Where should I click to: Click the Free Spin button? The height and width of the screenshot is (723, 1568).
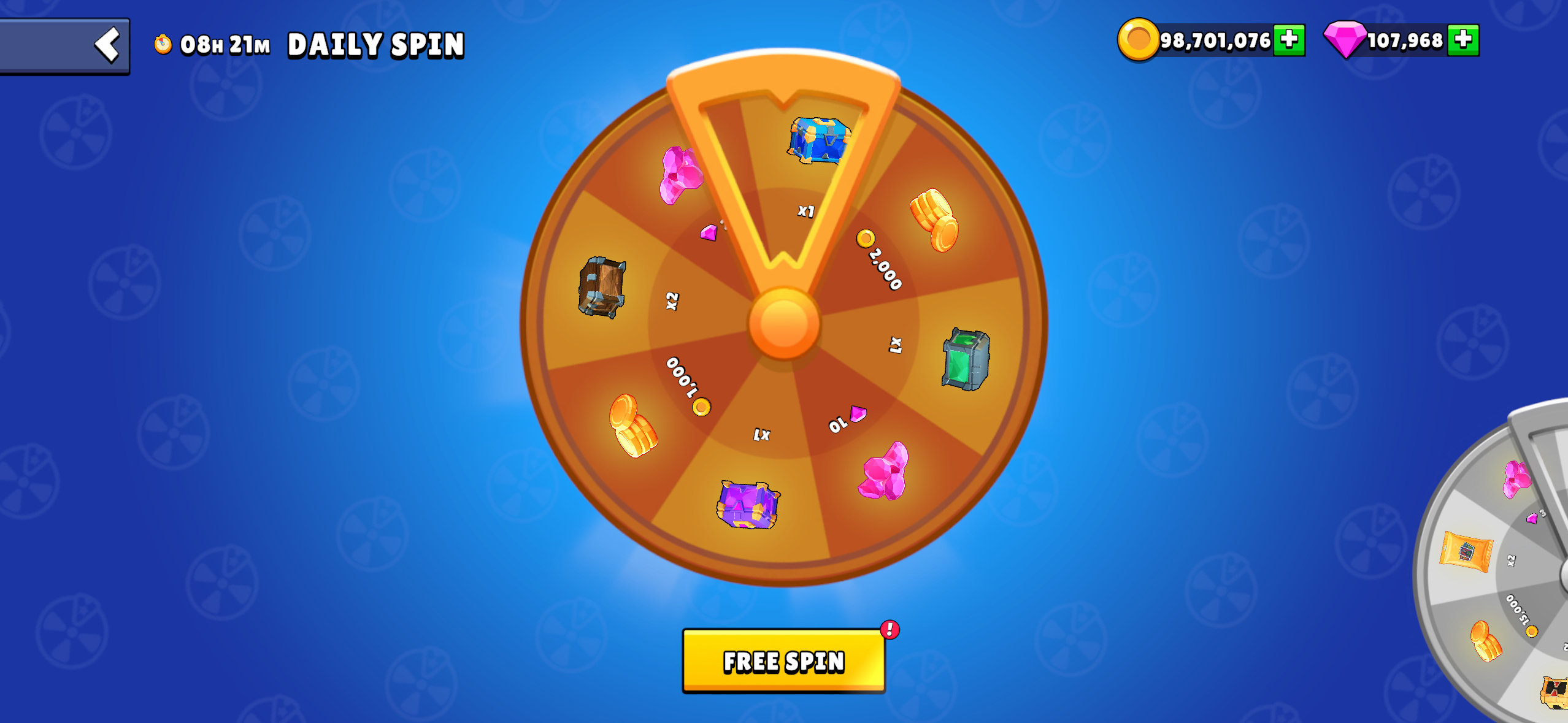point(783,661)
